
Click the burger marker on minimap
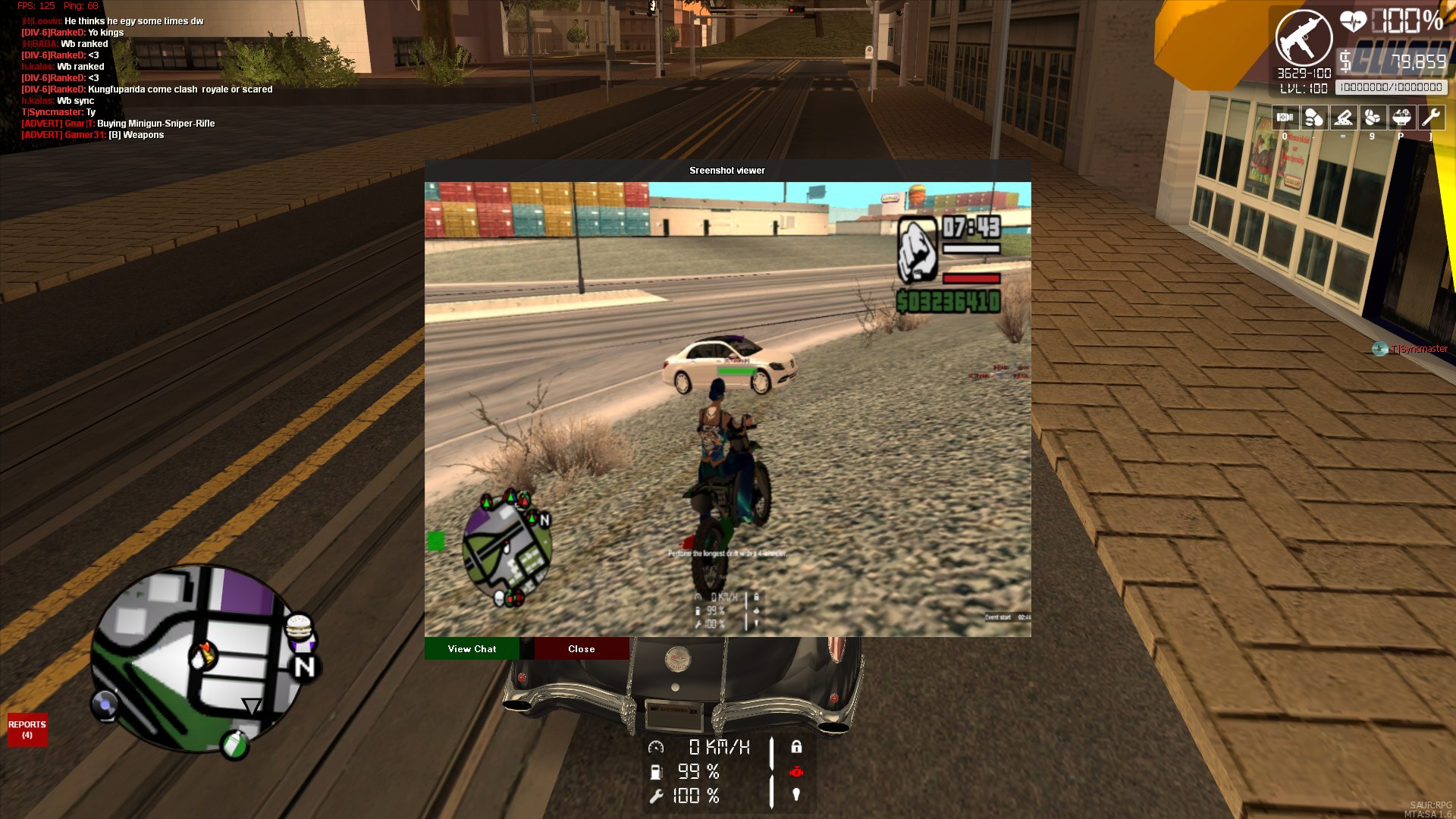click(299, 627)
